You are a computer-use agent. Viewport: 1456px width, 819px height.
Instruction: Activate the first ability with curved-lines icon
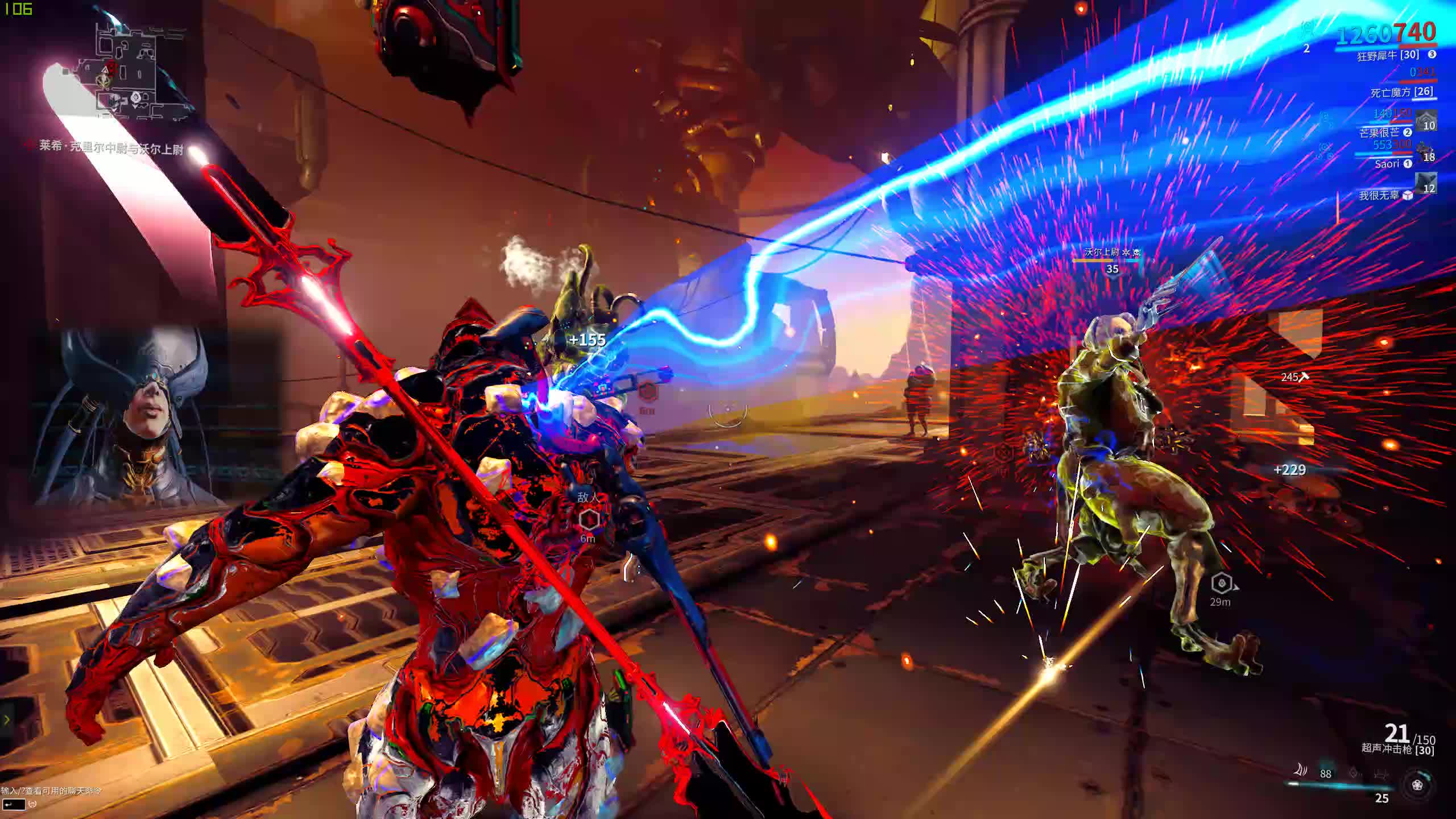(1301, 771)
